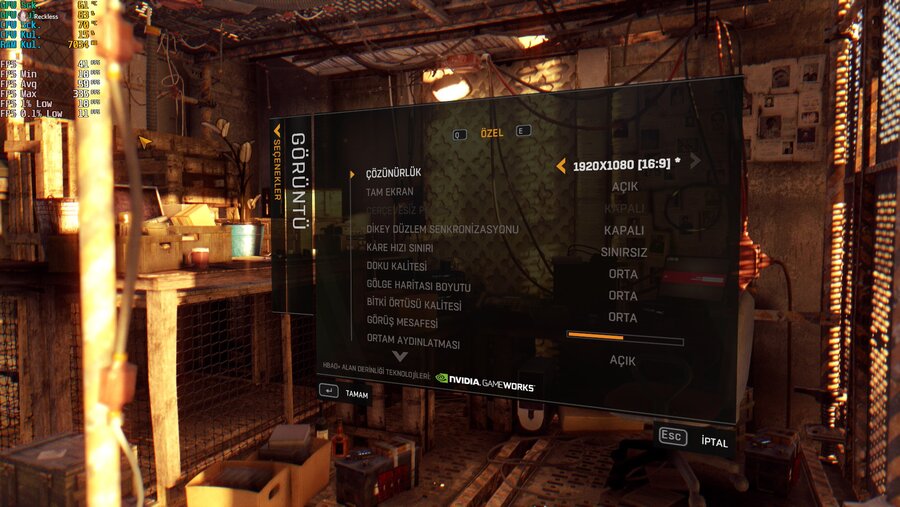Click the Görüş Mesafesi slider bar
Viewport: 900px width, 507px height.
[625, 338]
